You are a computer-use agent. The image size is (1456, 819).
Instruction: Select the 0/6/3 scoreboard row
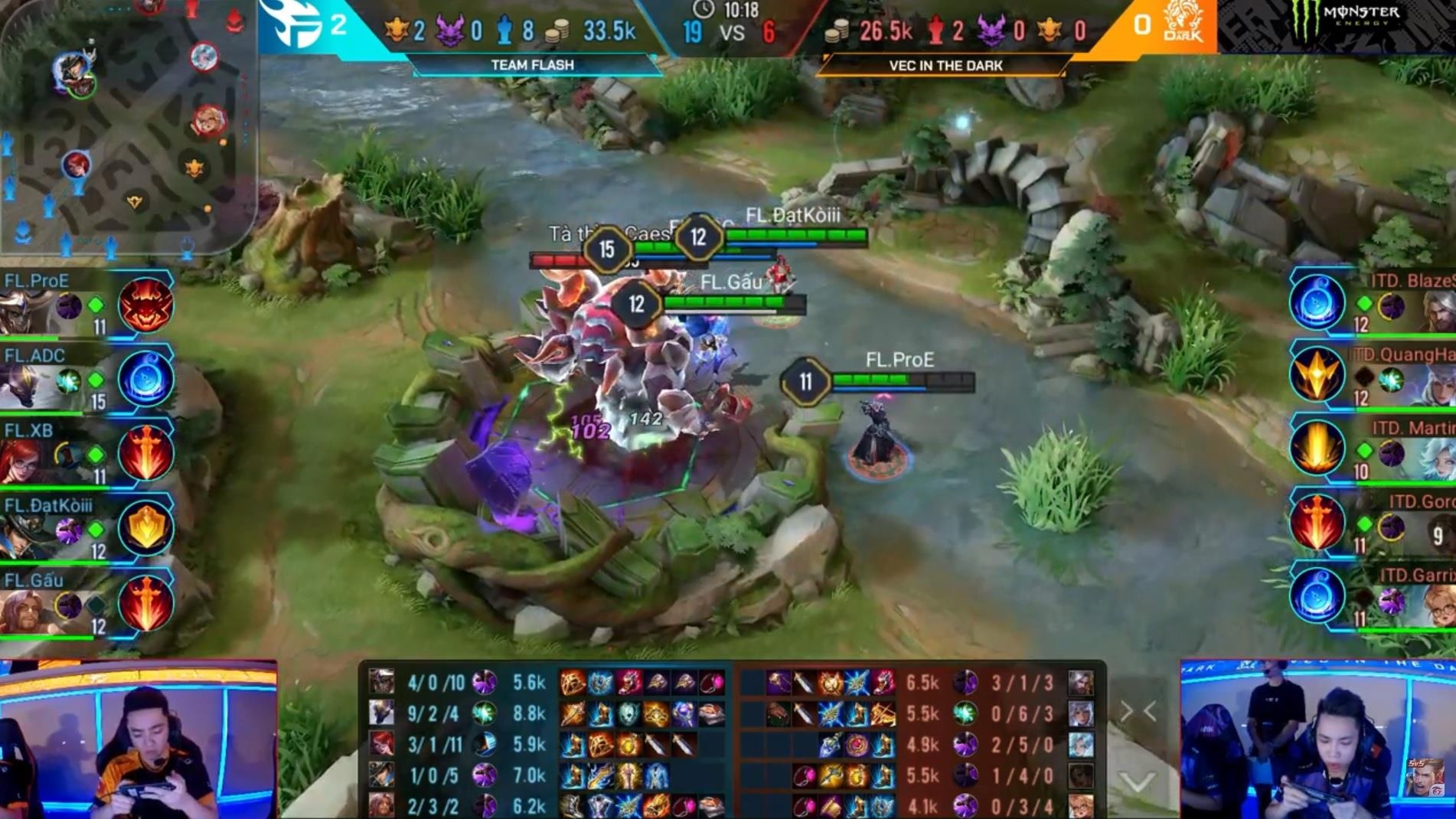tap(919, 714)
